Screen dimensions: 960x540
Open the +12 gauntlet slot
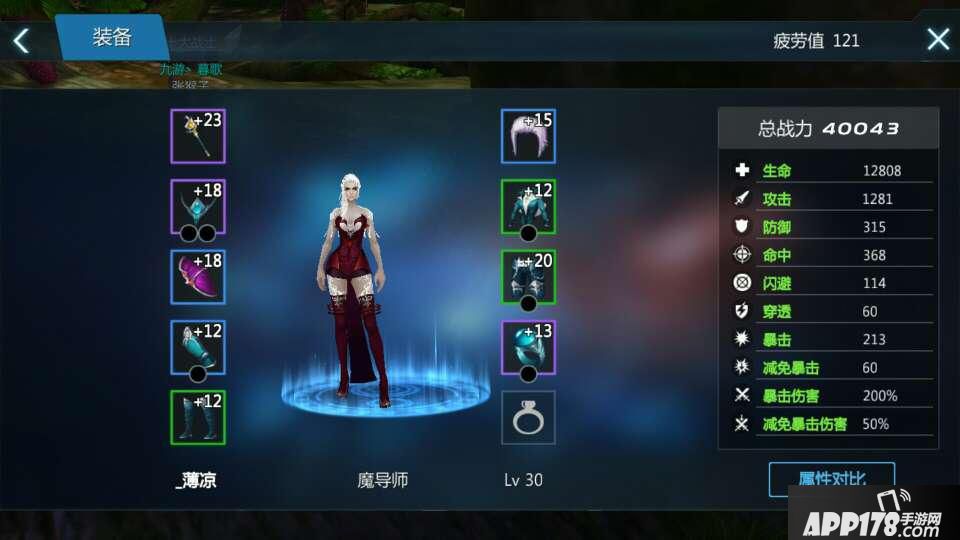[198, 347]
